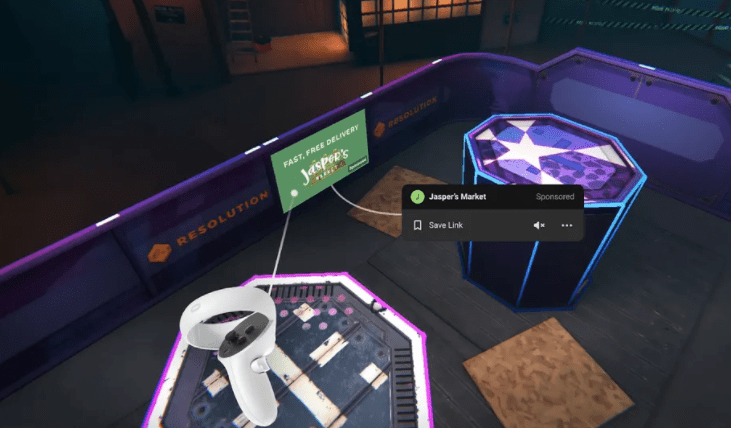This screenshot has width=731, height=428.
Task: Save the Jasper's Market link
Action: pos(441,226)
